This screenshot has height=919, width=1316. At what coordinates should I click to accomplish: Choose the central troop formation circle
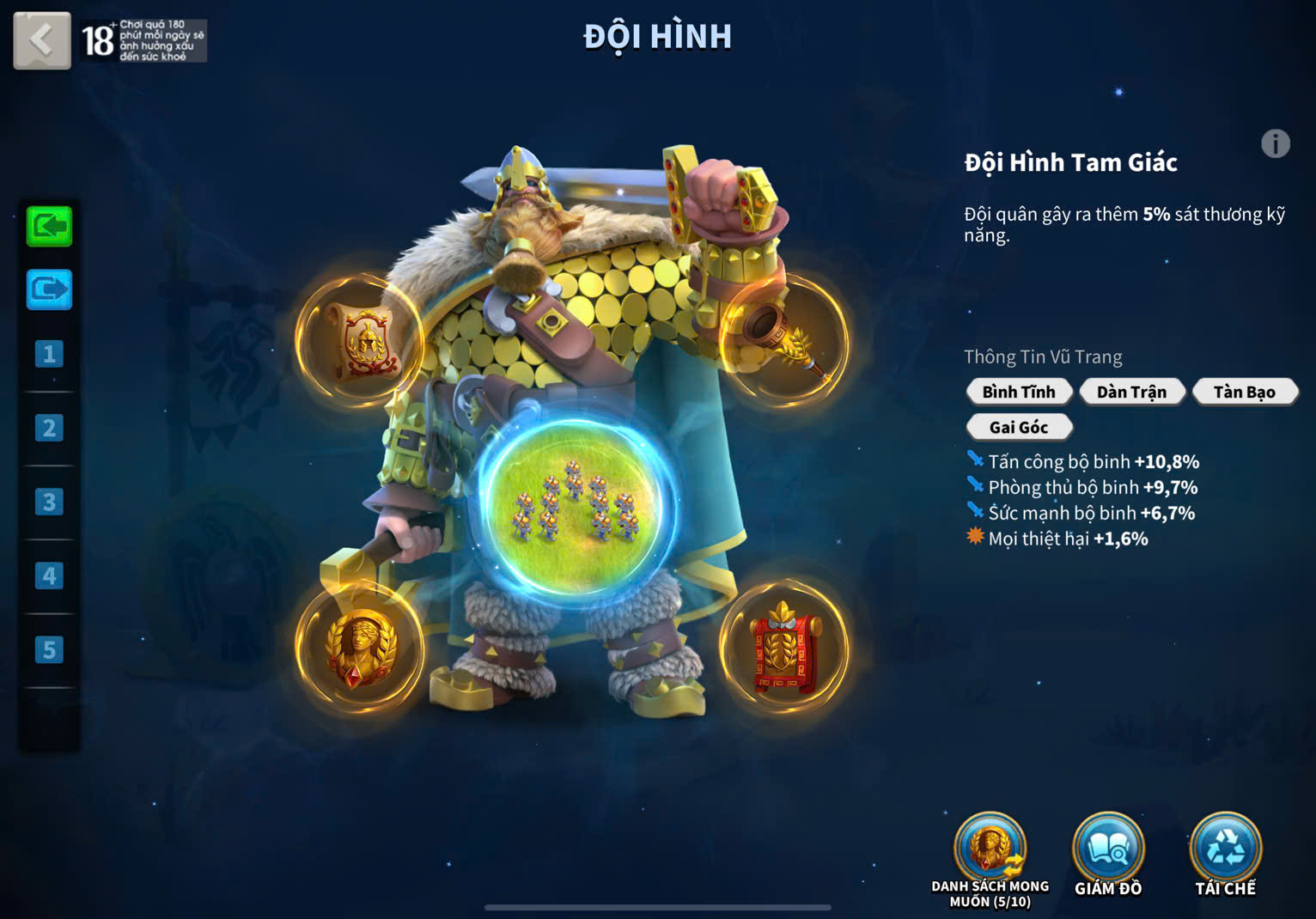pyautogui.click(x=576, y=505)
